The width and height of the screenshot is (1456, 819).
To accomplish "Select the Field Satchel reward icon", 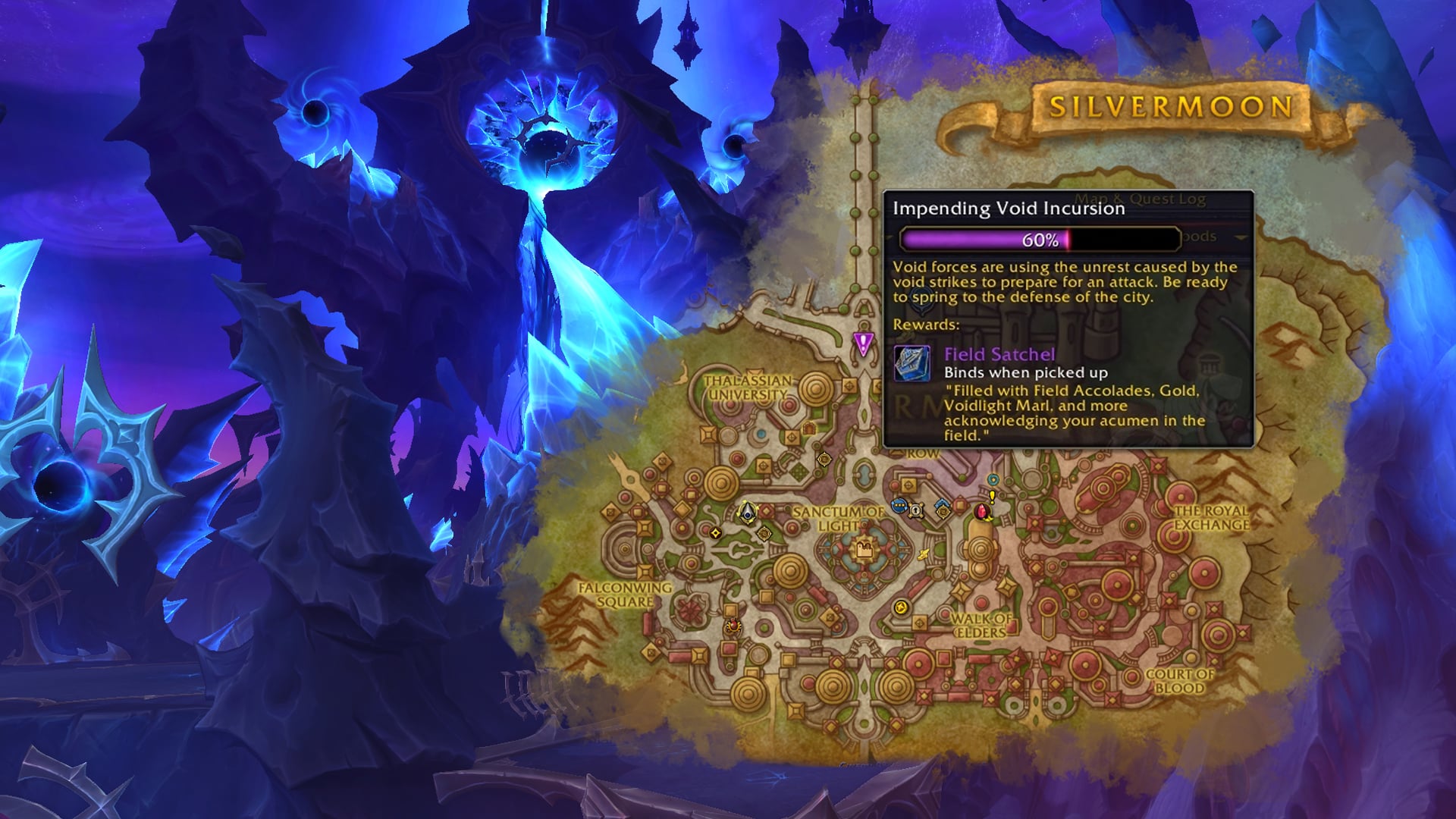I will click(912, 363).
